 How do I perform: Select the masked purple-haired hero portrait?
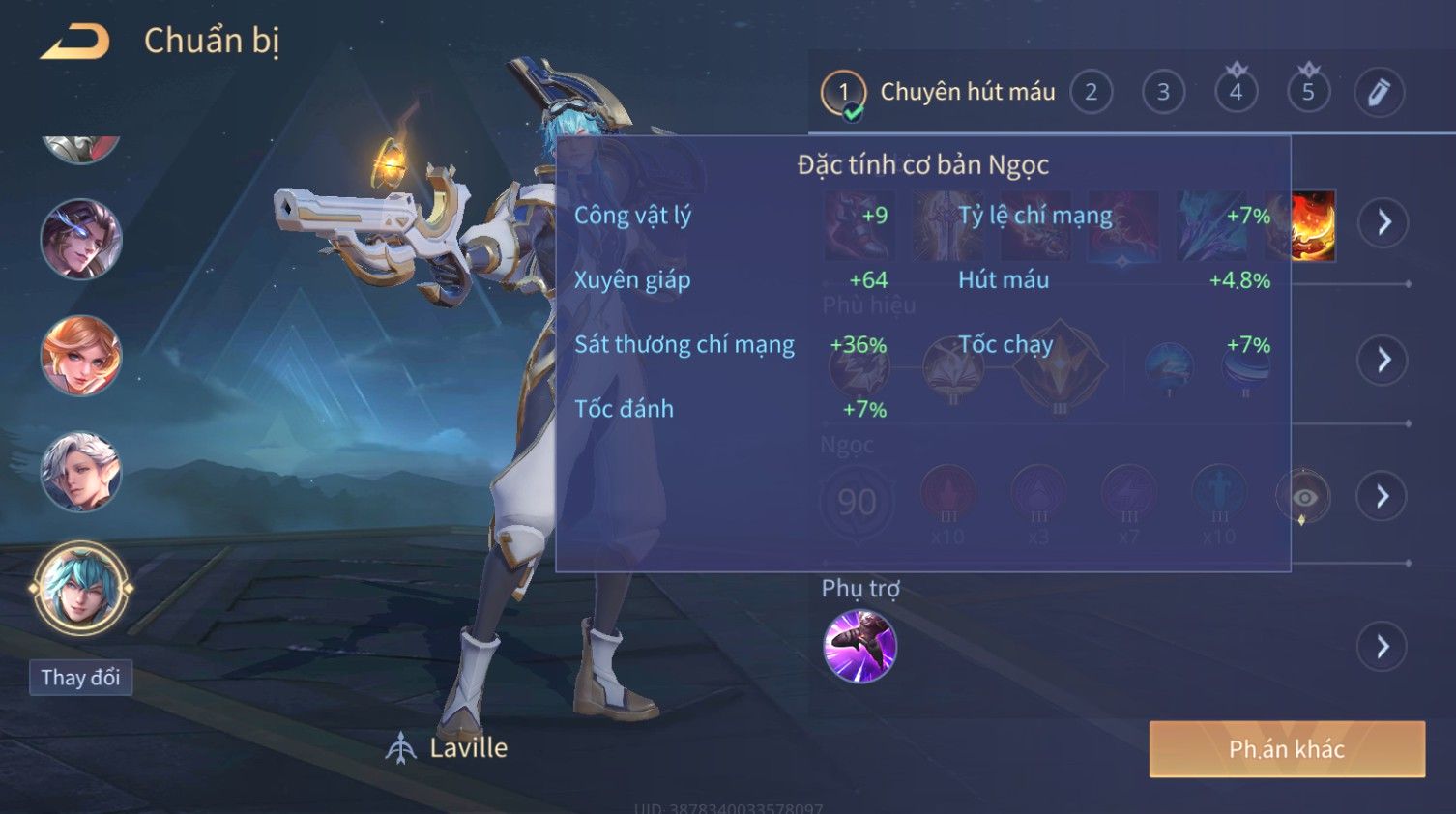[x=80, y=239]
